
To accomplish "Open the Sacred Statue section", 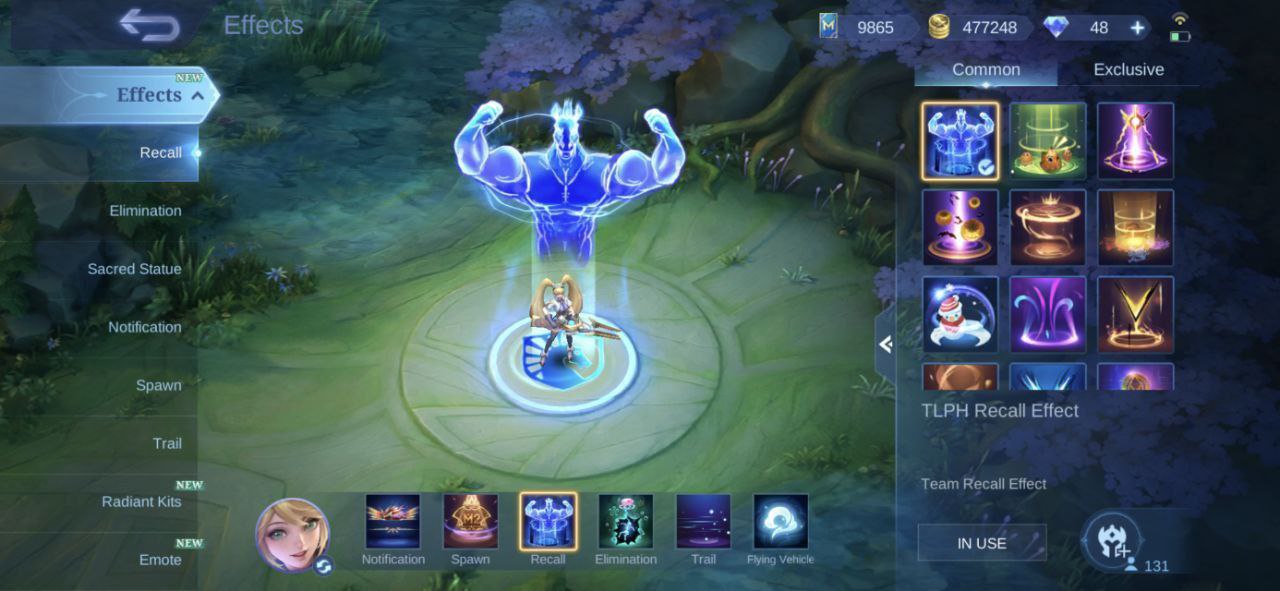I will click(x=134, y=269).
